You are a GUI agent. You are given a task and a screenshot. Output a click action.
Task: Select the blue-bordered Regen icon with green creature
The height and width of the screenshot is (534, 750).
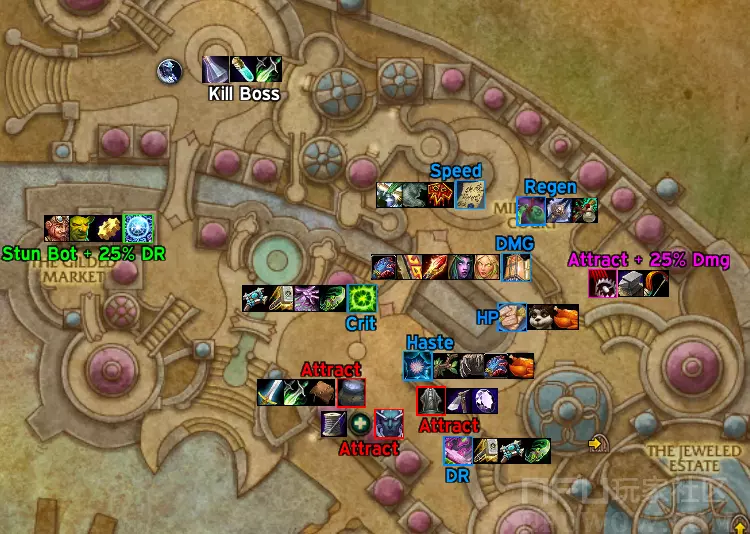coord(531,210)
